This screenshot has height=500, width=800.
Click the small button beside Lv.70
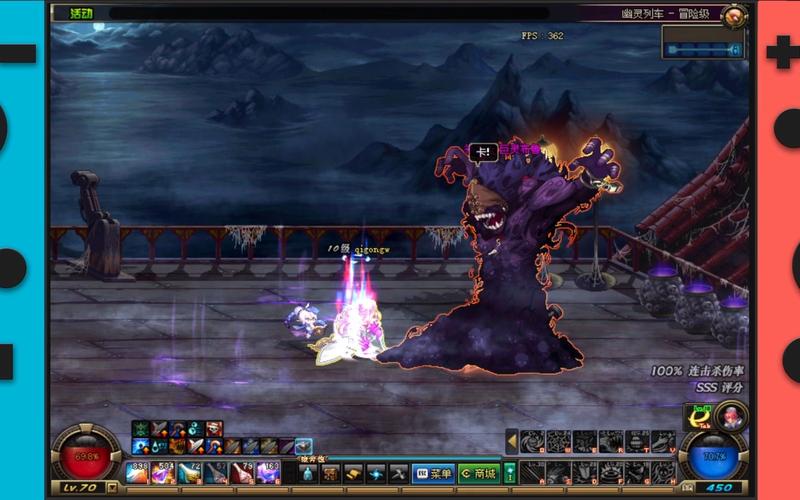click(112, 488)
